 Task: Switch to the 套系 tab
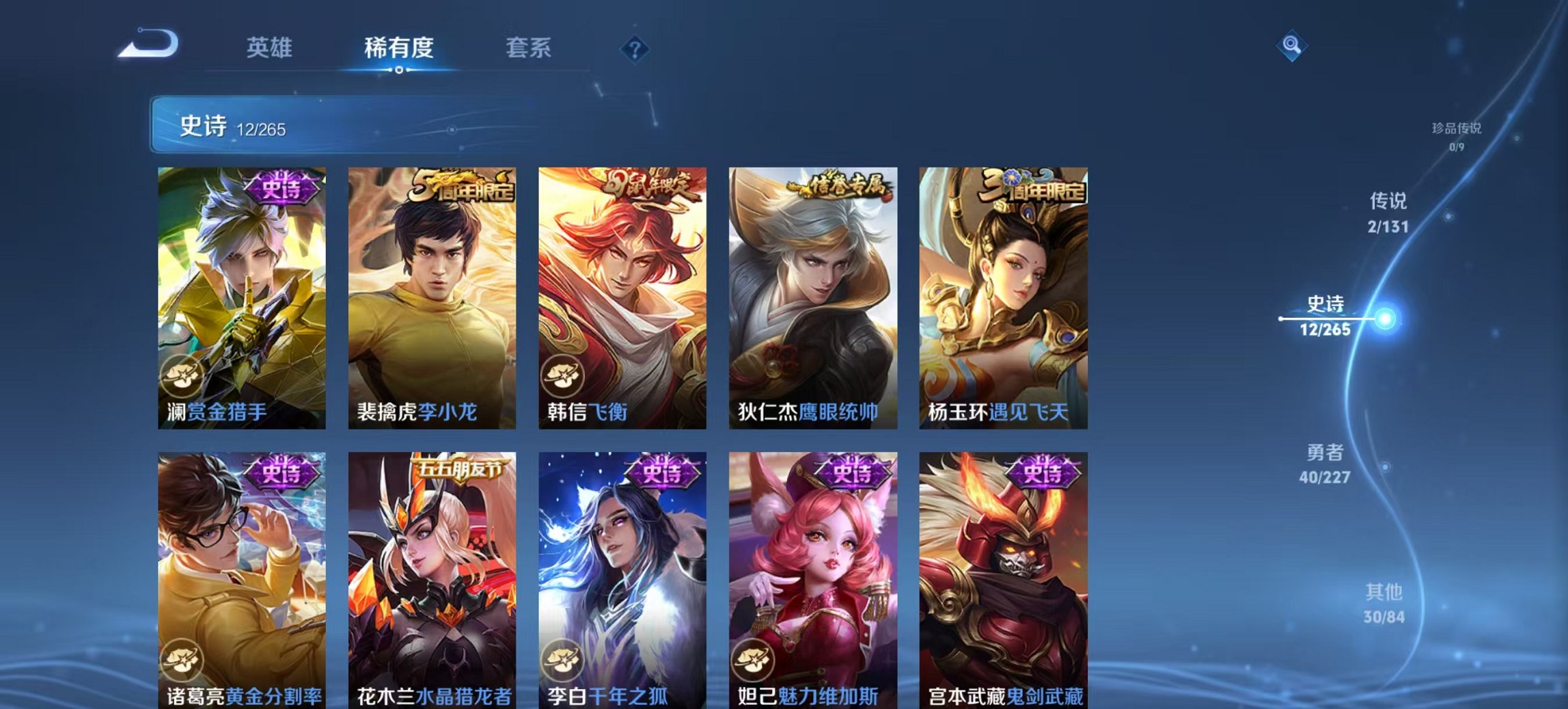coord(527,48)
